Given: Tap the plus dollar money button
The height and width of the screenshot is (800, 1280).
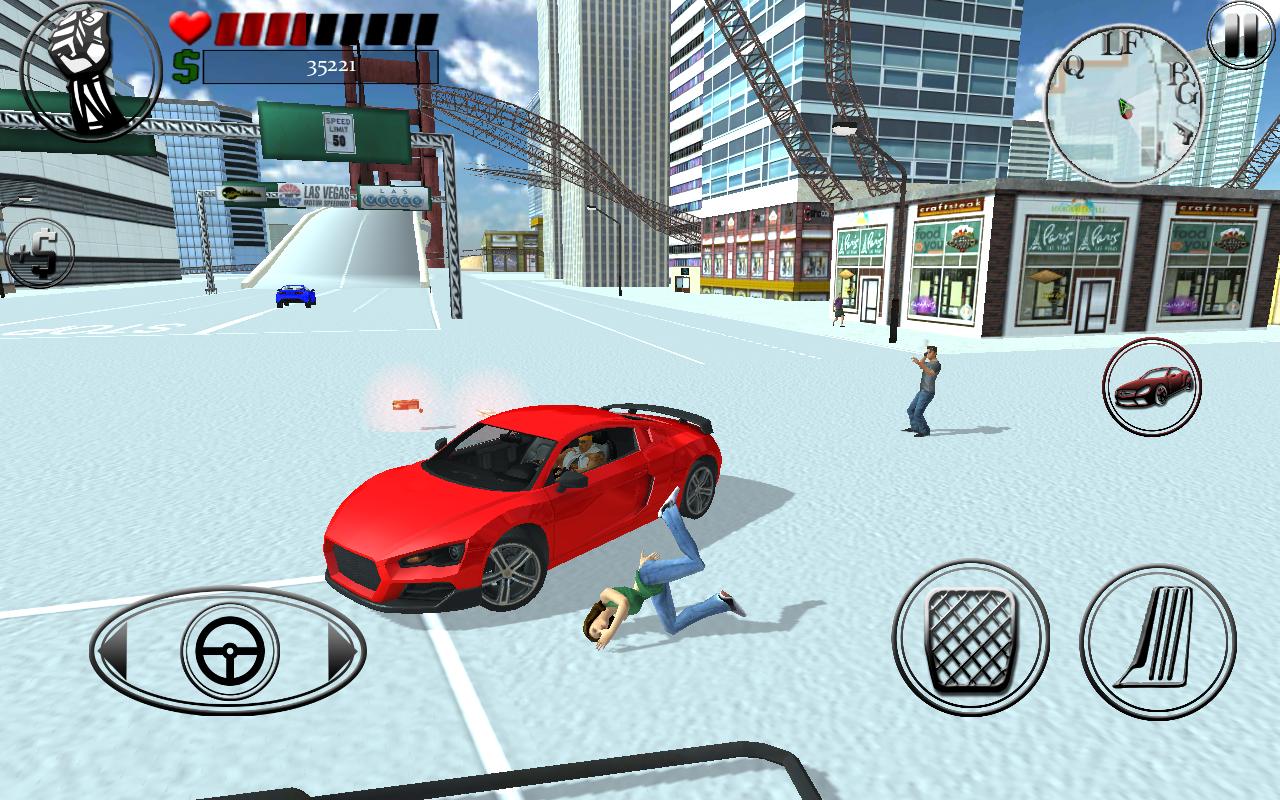Looking at the screenshot, I should click(38, 252).
